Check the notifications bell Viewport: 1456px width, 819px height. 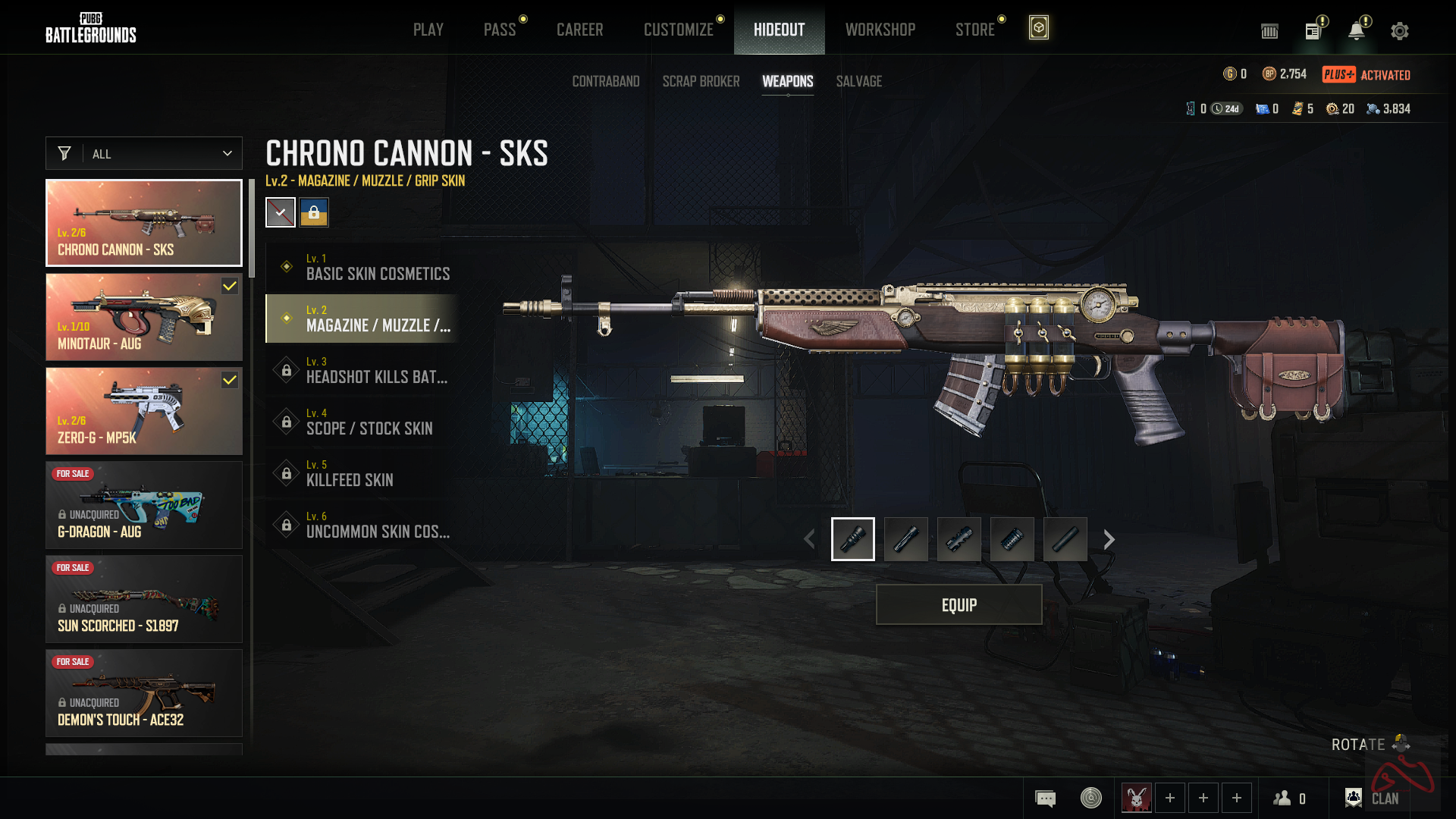pos(1356,31)
